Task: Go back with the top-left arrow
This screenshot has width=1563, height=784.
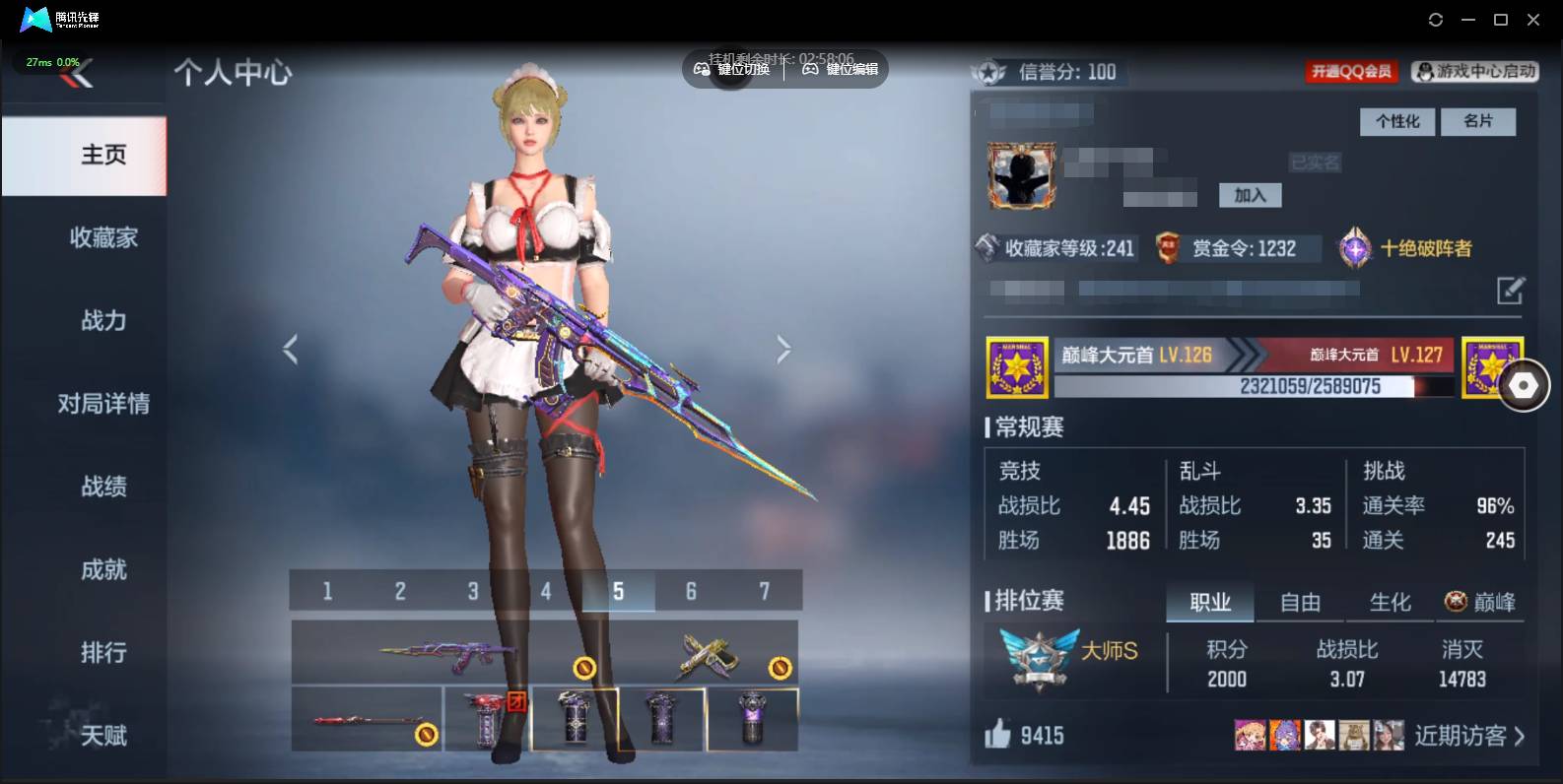Action: 77,73
